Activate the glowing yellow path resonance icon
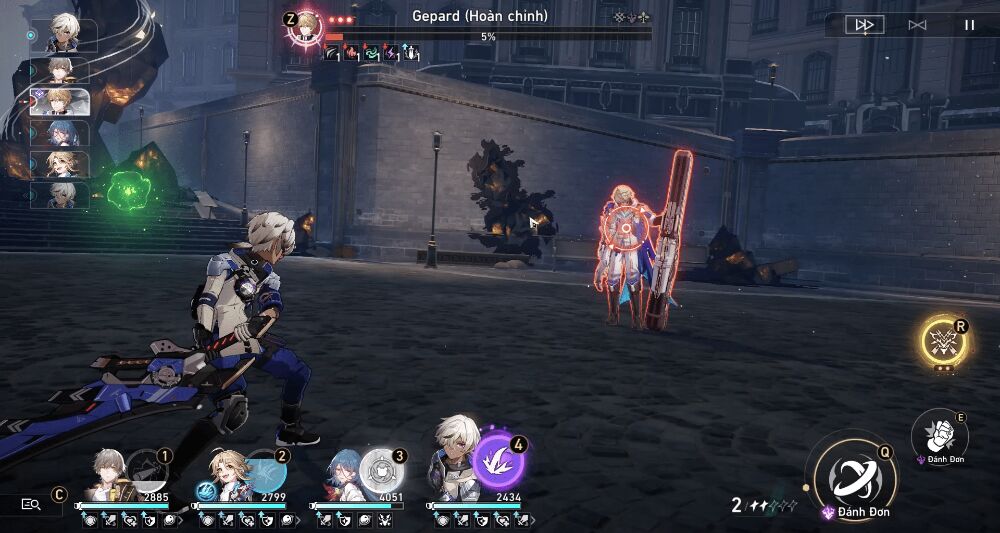This screenshot has width=1000, height=533. coord(942,340)
